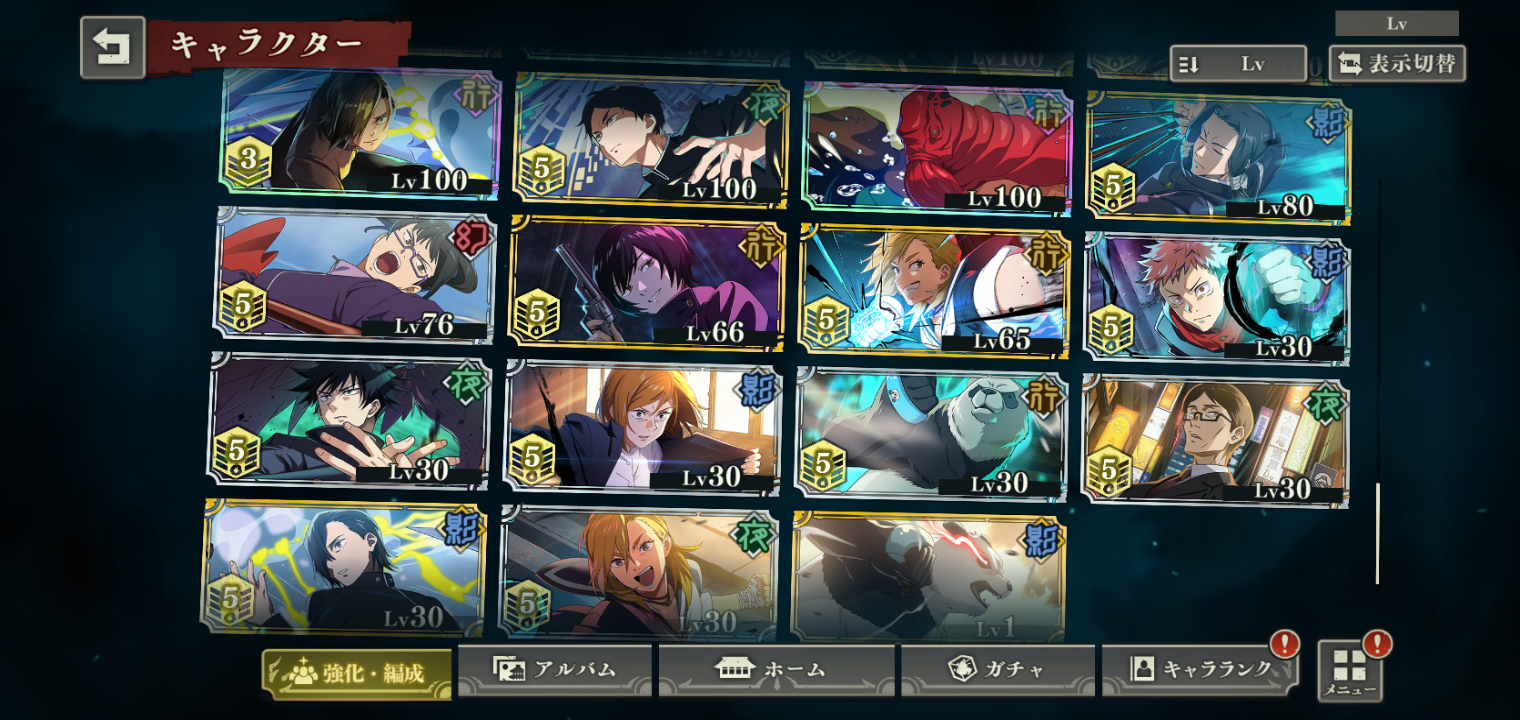Go to the ホーム screen
This screenshot has height=720, width=1520.
point(776,670)
